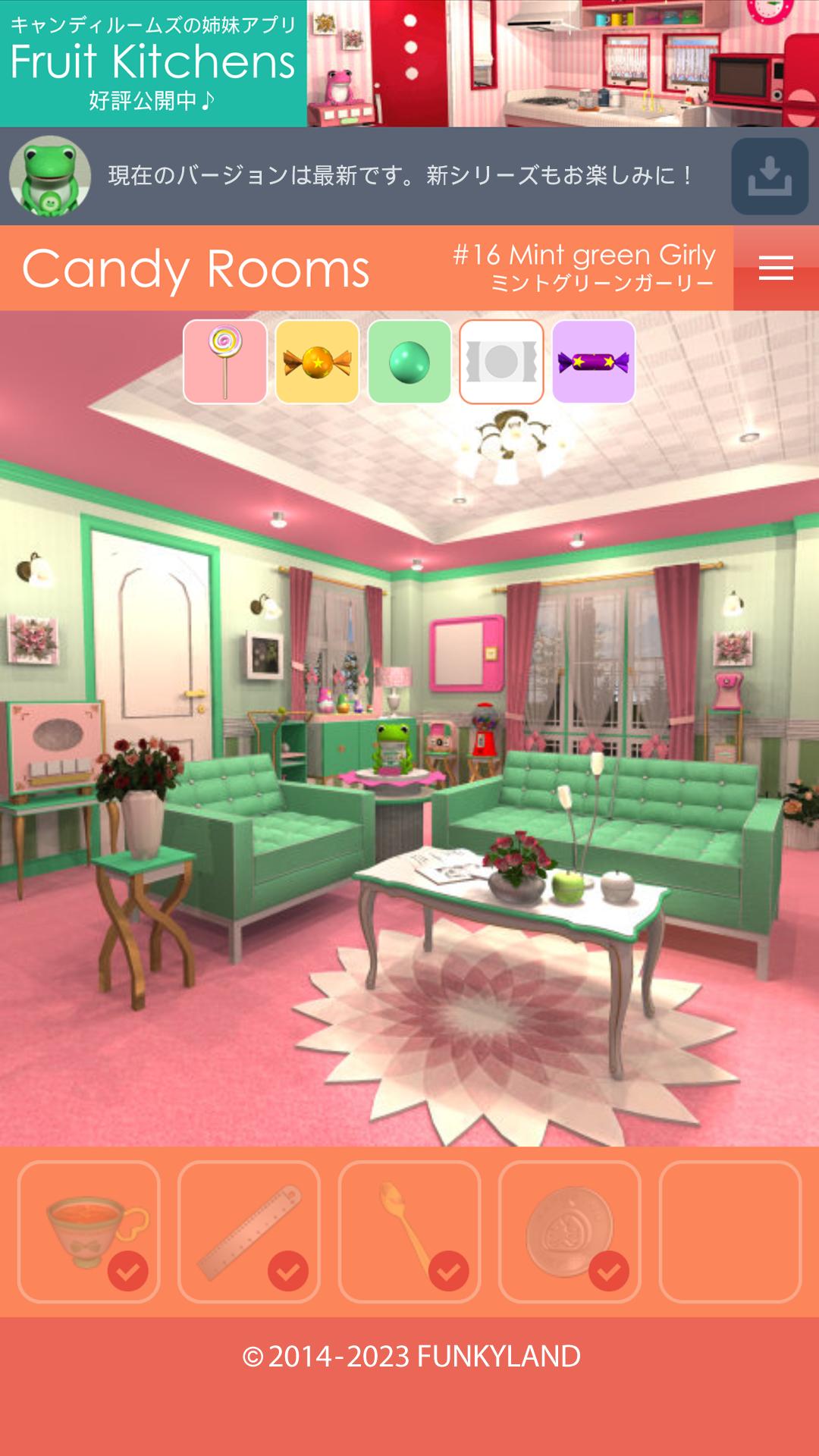Select the orange wrapped candy icon
The image size is (819, 1456).
(x=317, y=362)
